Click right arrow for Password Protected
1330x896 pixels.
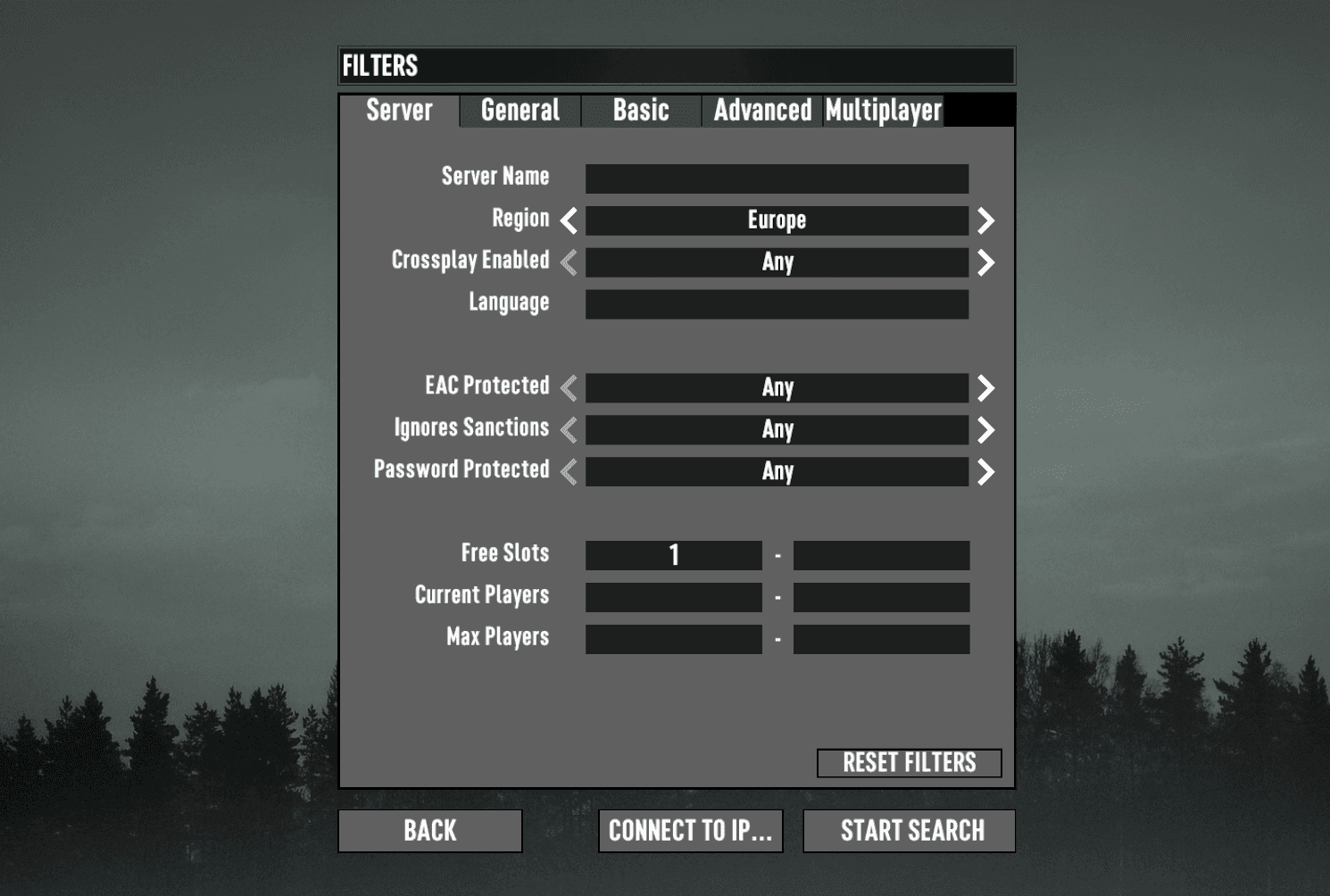pyautogui.click(x=985, y=471)
